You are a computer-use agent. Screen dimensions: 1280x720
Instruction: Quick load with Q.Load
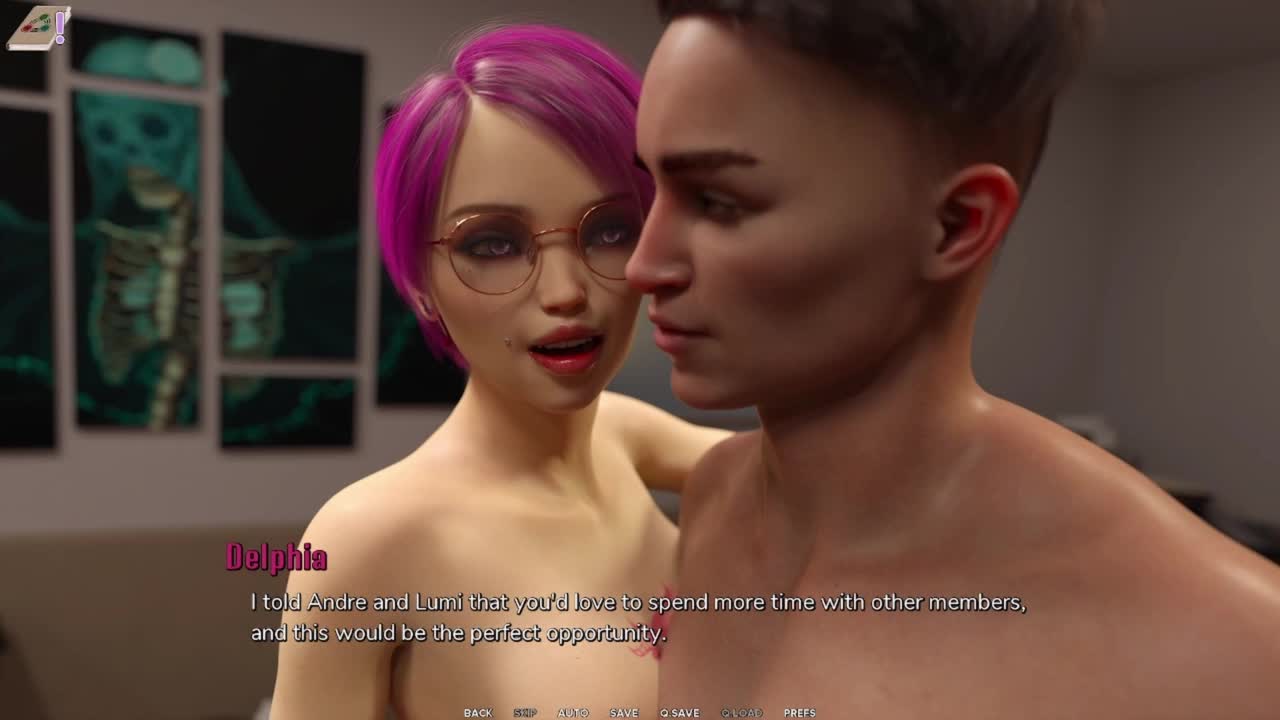pyautogui.click(x=742, y=712)
